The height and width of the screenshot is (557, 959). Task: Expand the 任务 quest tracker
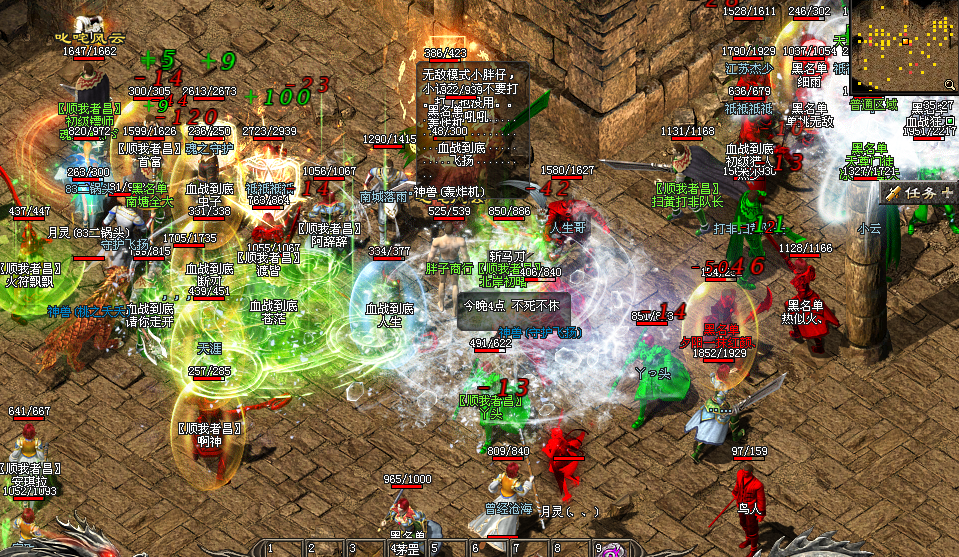pyautogui.click(x=945, y=192)
